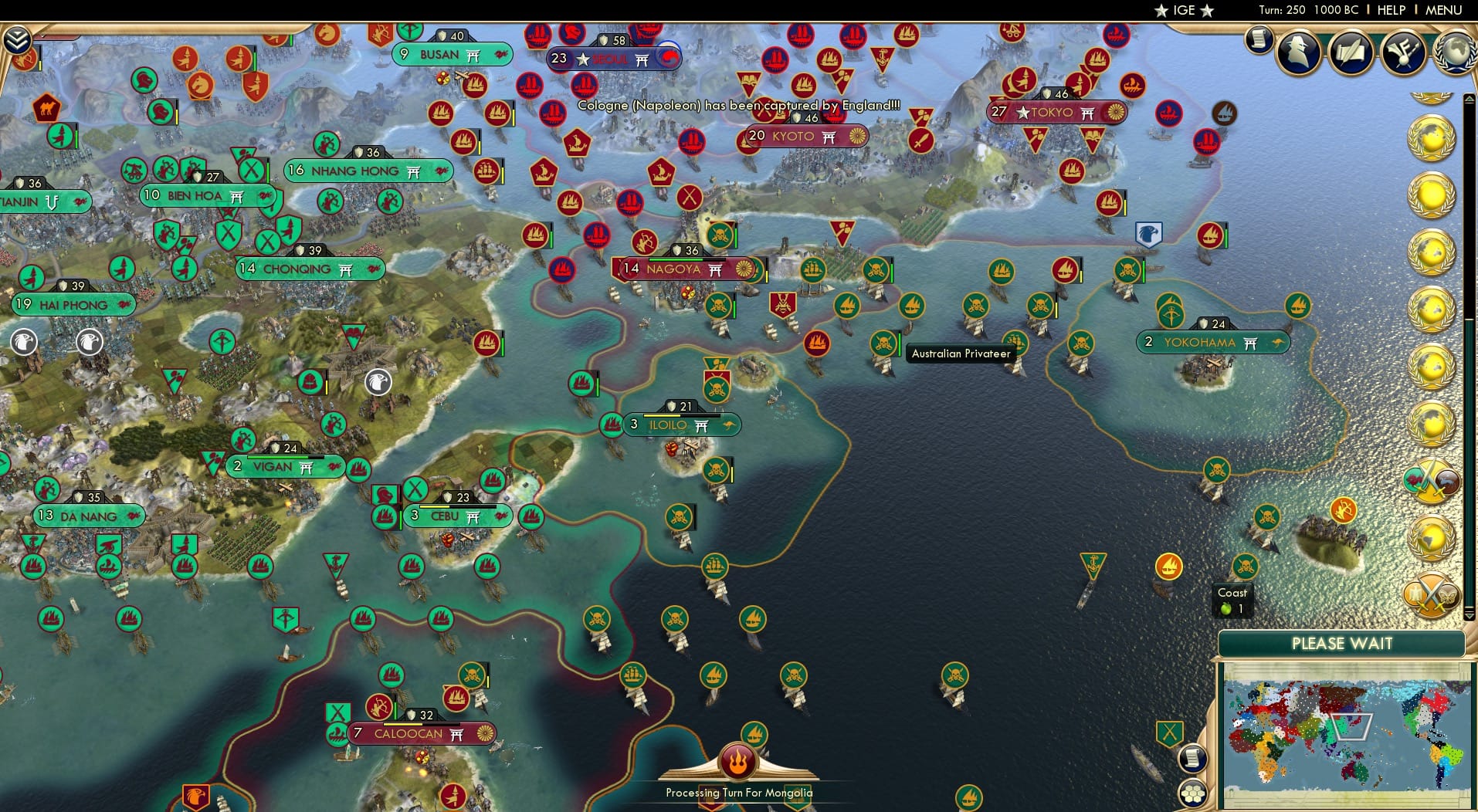Open the Nagoya city banner
This screenshot has width=1478, height=812.
point(677,270)
